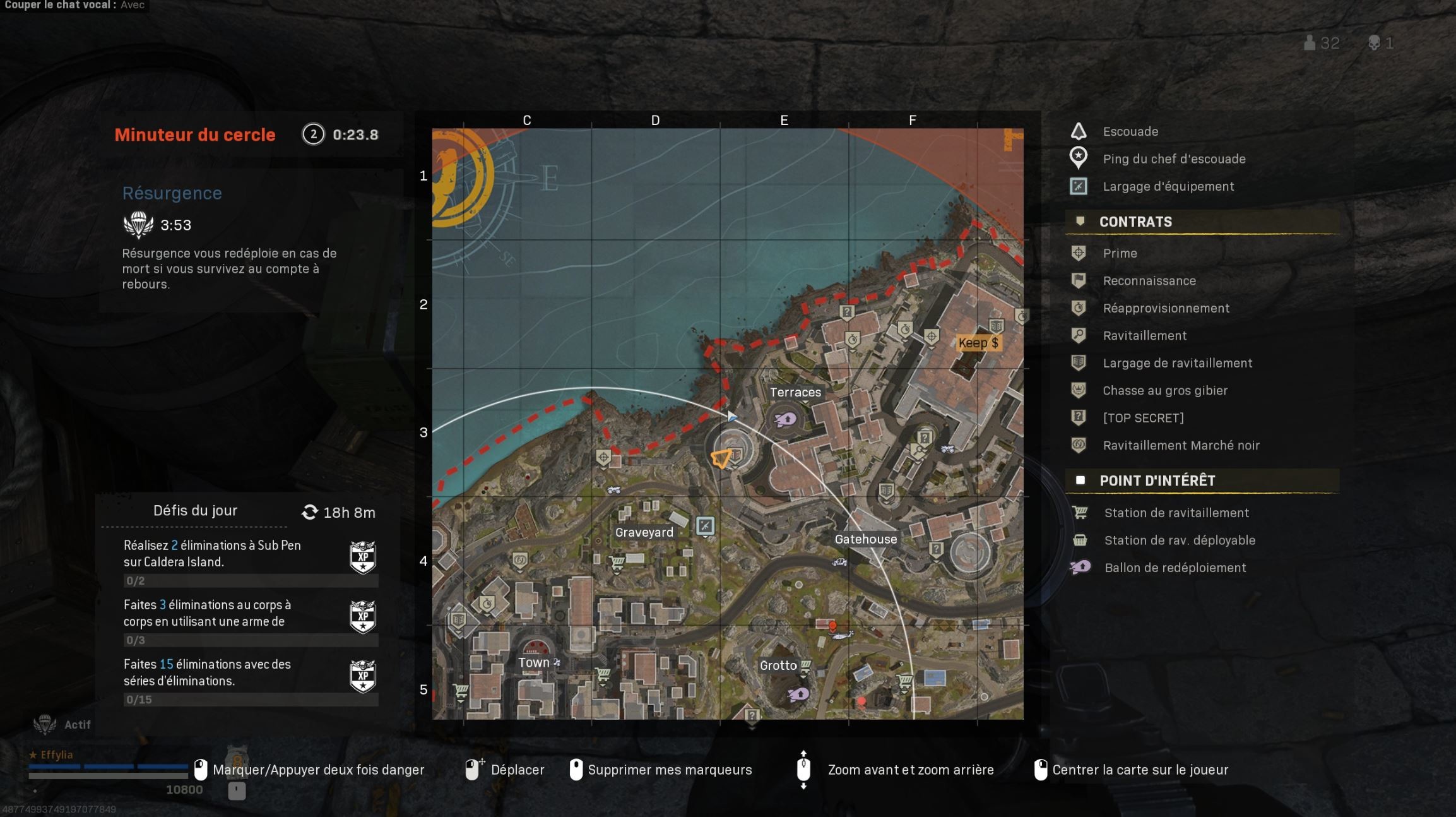Click the Ballon de redéploiement legend icon
Image resolution: width=1456 pixels, height=817 pixels.
click(1080, 566)
